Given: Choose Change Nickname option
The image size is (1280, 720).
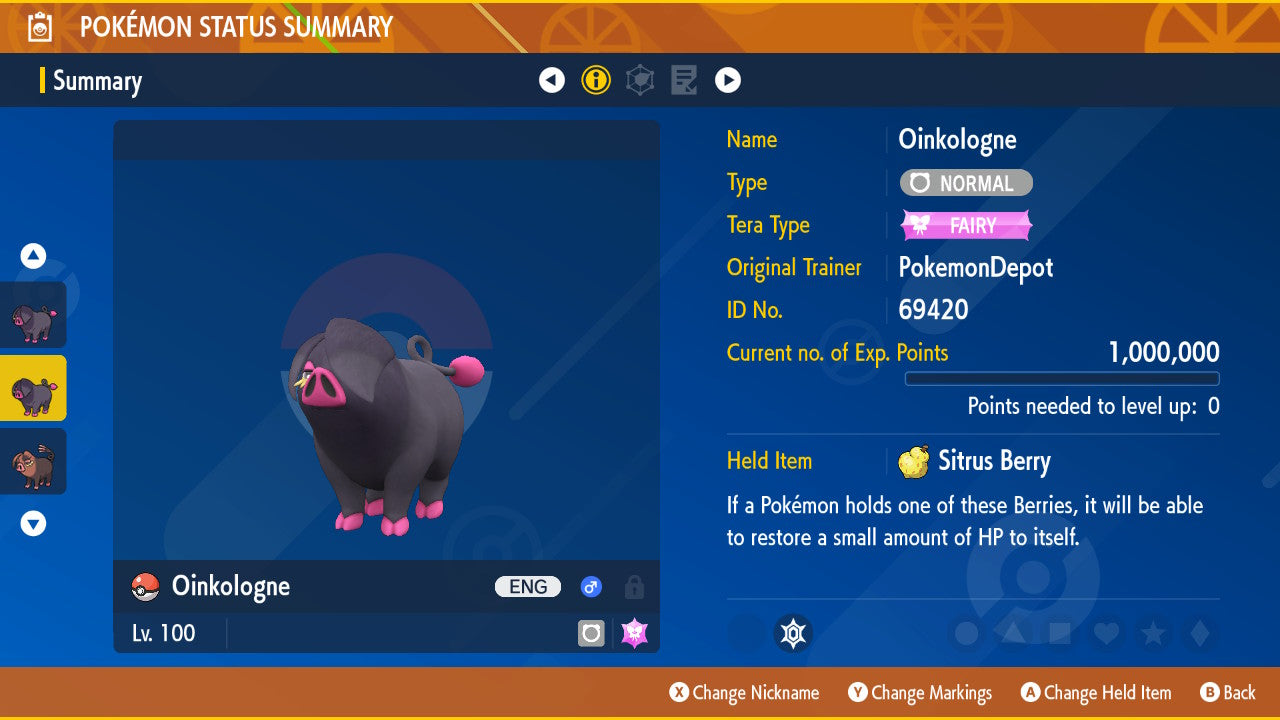Looking at the screenshot, I should (744, 692).
